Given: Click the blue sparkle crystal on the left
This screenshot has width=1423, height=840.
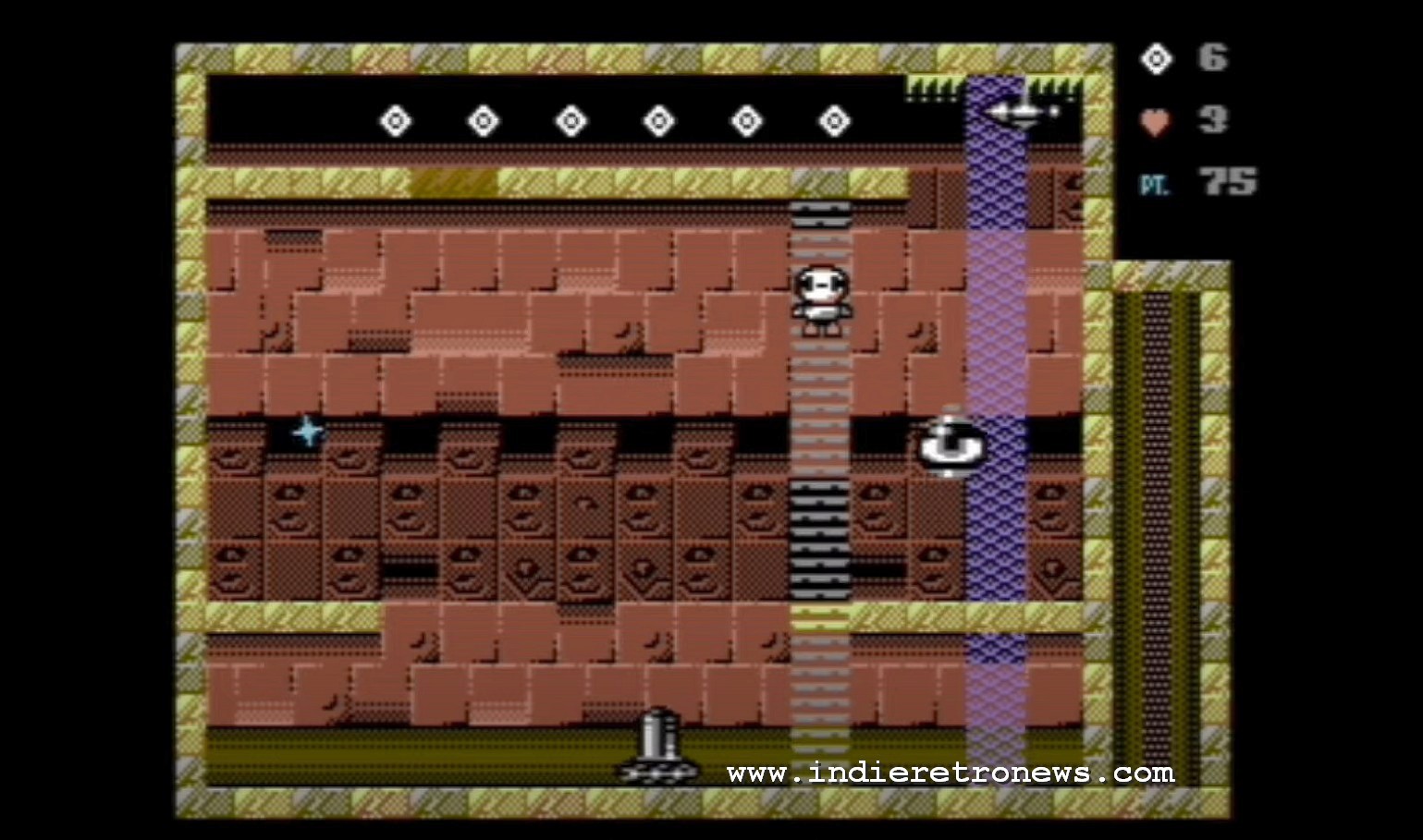Looking at the screenshot, I should 306,432.
